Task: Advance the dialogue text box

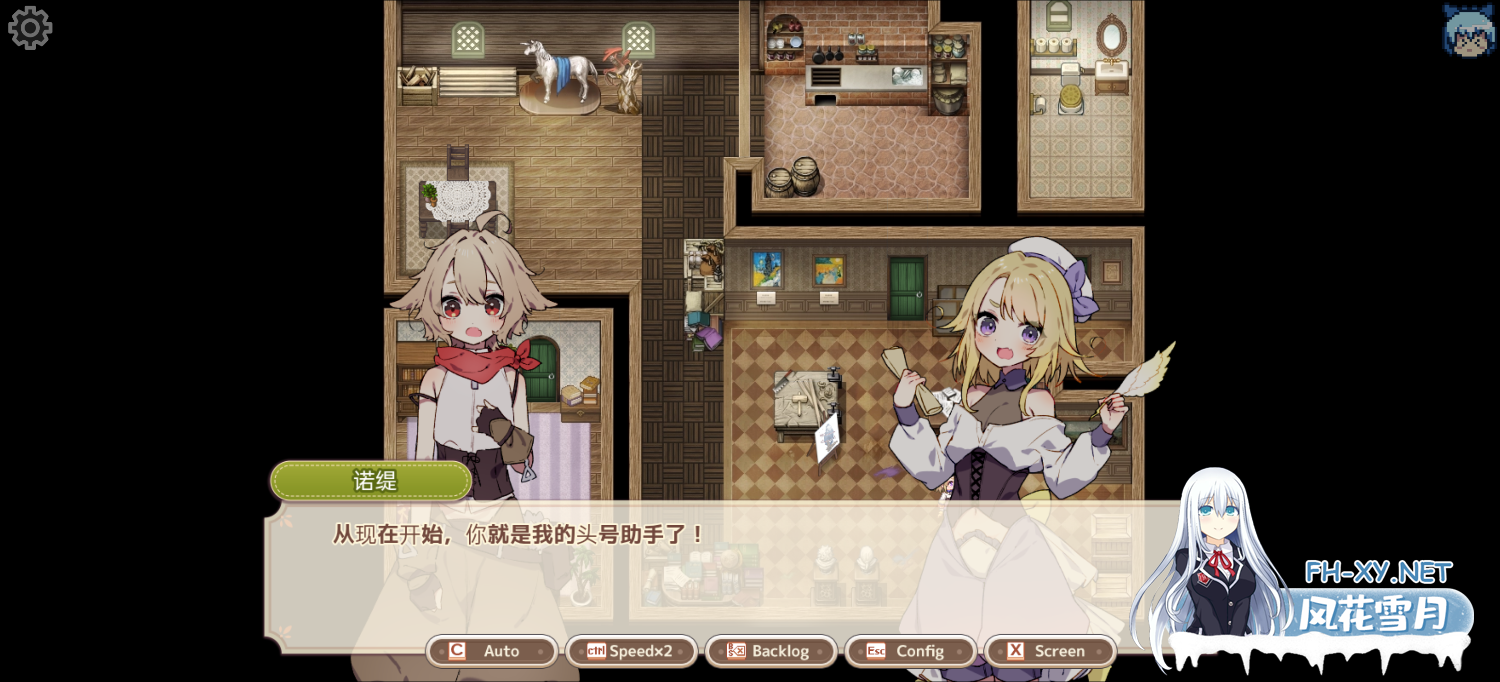Action: click(x=700, y=570)
